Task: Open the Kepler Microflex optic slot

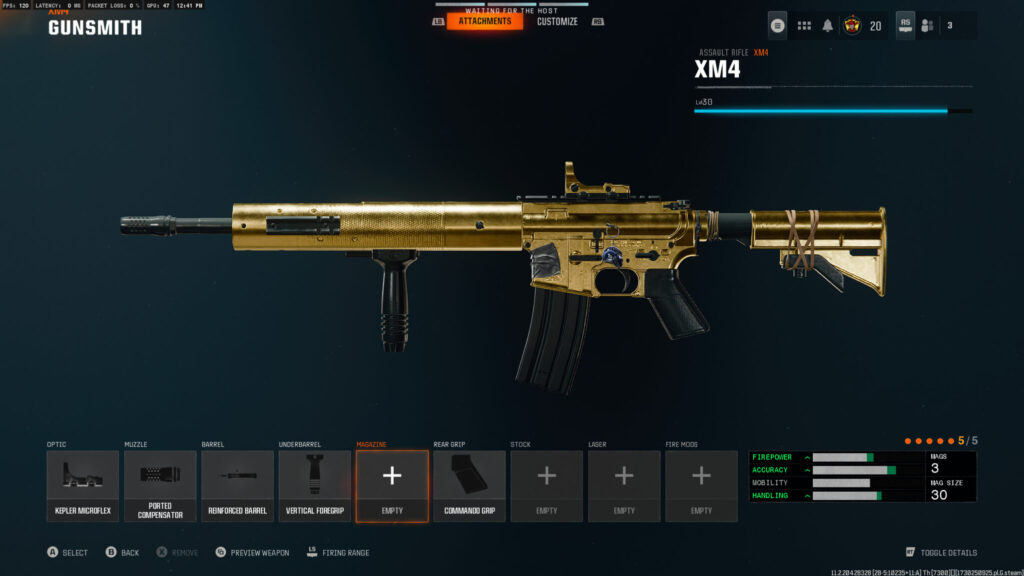Action: (83, 485)
